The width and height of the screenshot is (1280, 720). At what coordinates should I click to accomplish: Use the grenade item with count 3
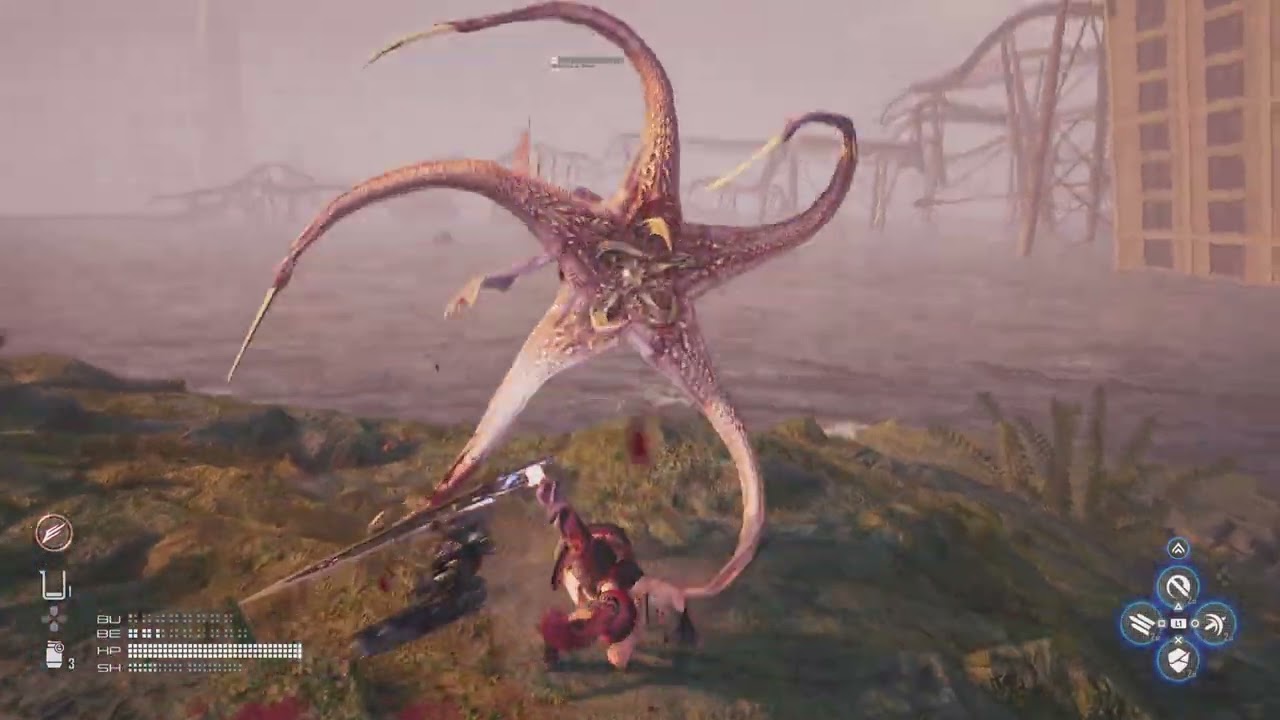pyautogui.click(x=56, y=655)
